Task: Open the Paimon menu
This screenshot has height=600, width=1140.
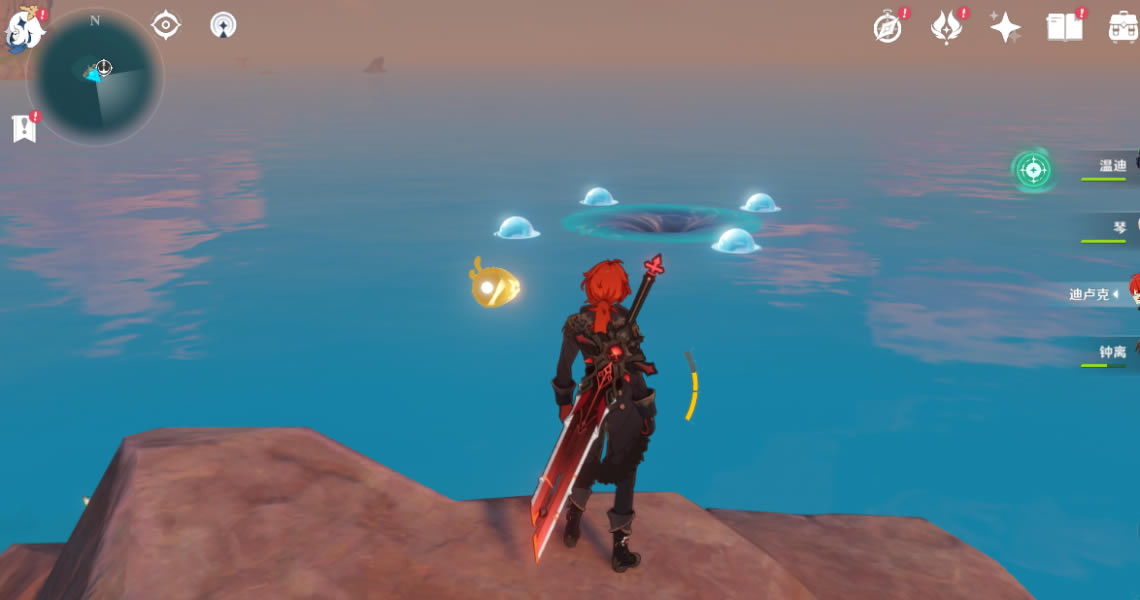Action: pyautogui.click(x=24, y=29)
